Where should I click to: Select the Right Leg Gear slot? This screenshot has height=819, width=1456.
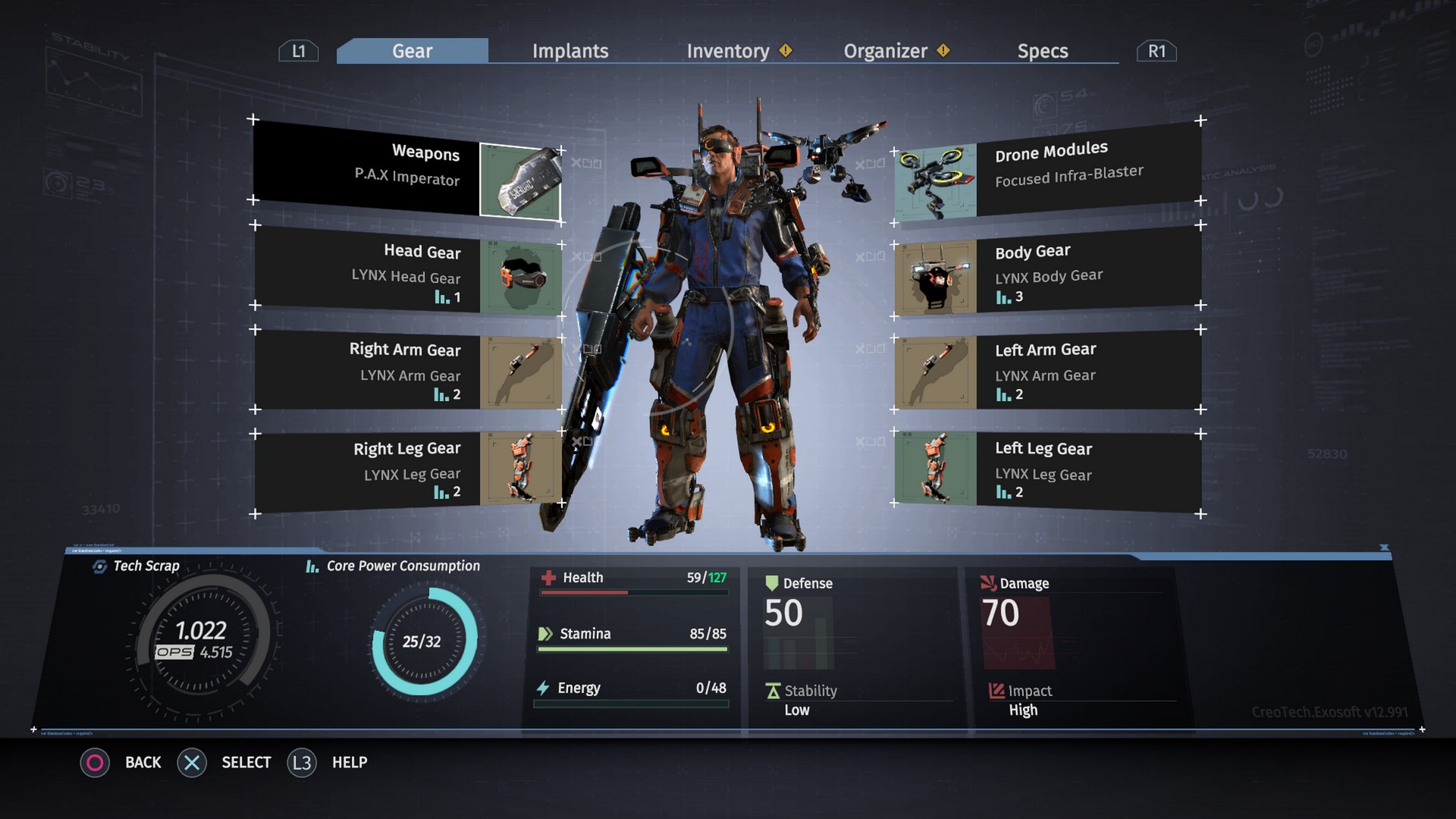(406, 469)
